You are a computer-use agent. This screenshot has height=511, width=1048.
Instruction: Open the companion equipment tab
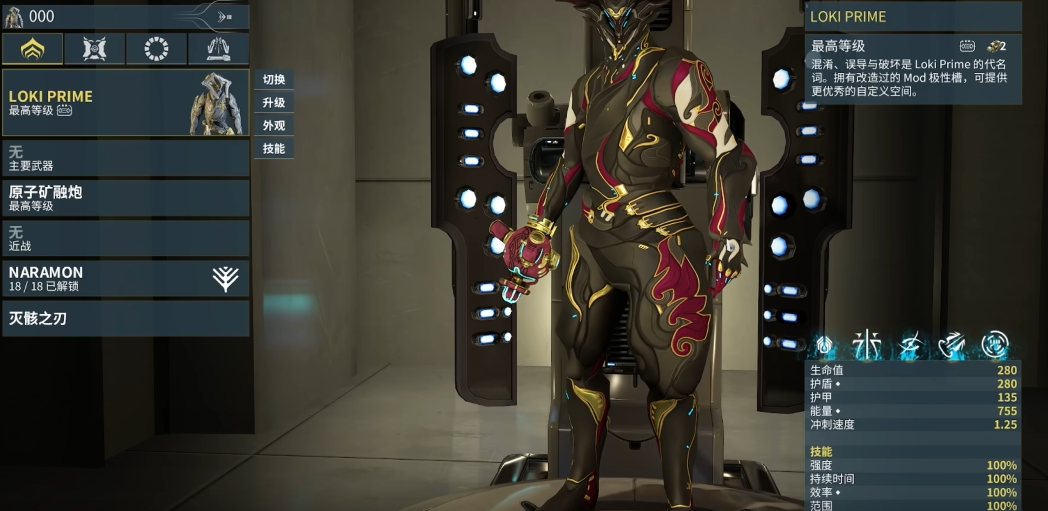pos(94,49)
